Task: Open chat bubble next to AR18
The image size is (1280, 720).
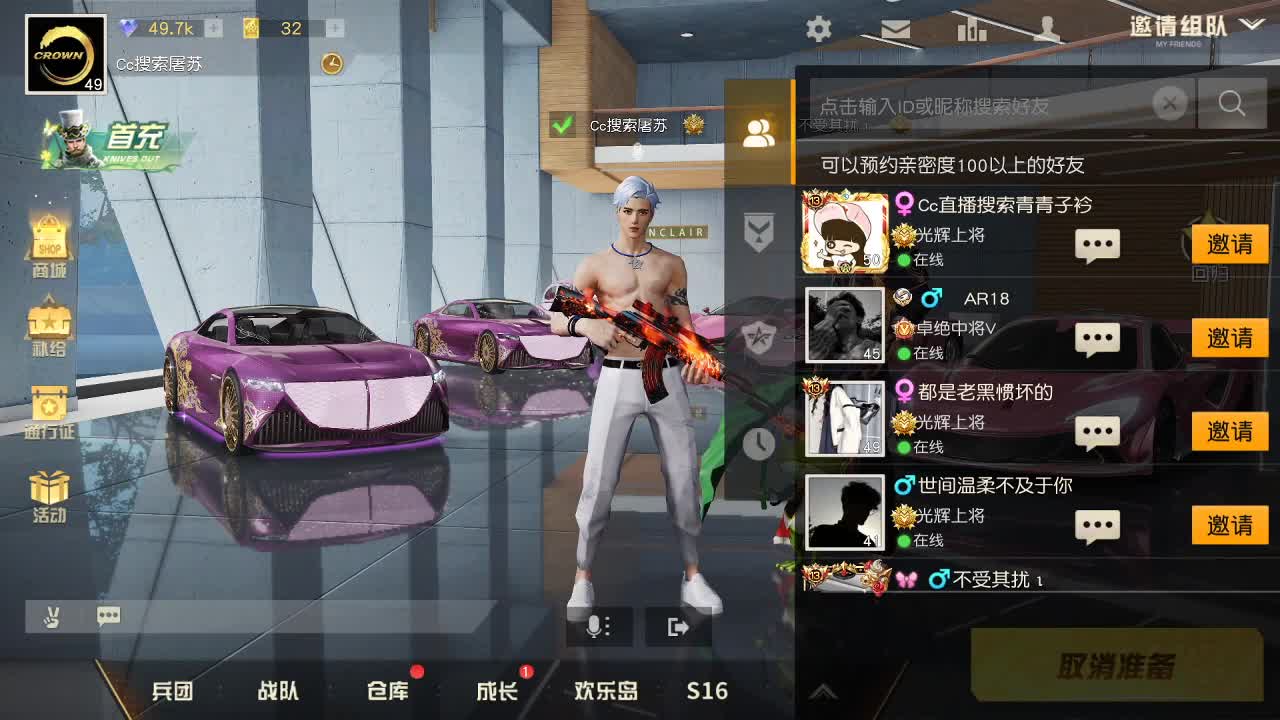Action: click(1097, 338)
